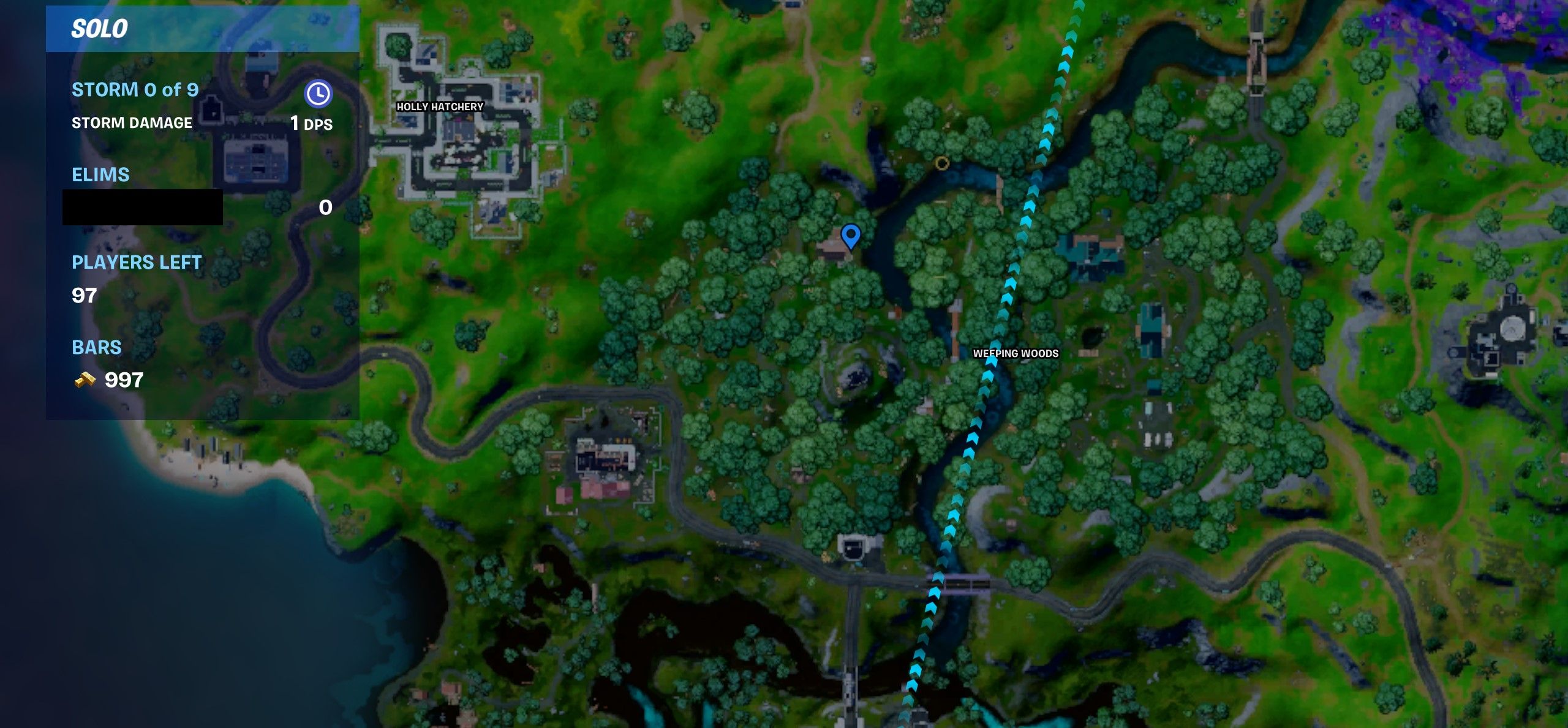Click the HOLLY HATCHERY location label
Viewport: 1568px width, 728px height.
[439, 106]
